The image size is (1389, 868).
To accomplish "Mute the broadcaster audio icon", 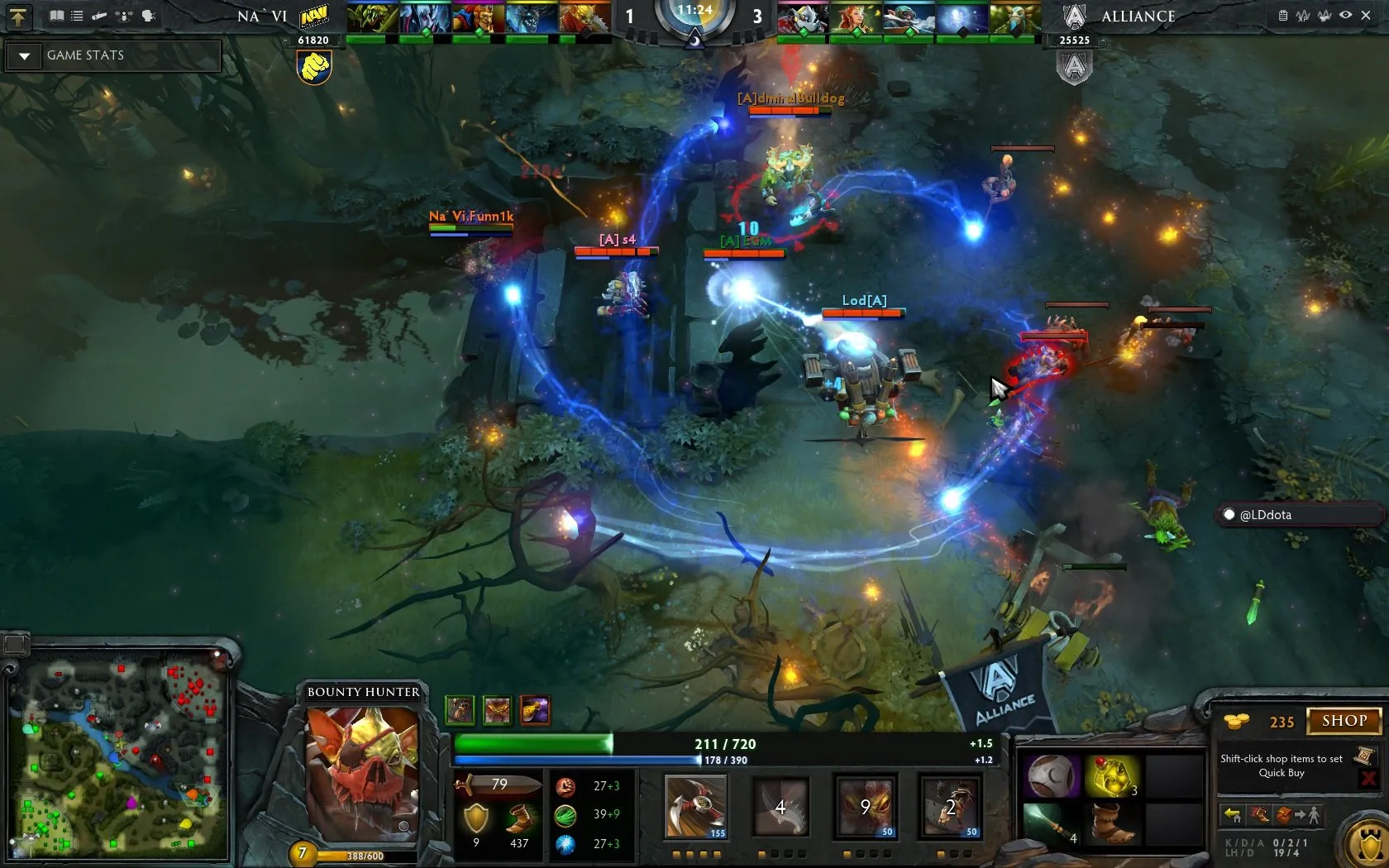I will point(147,15).
